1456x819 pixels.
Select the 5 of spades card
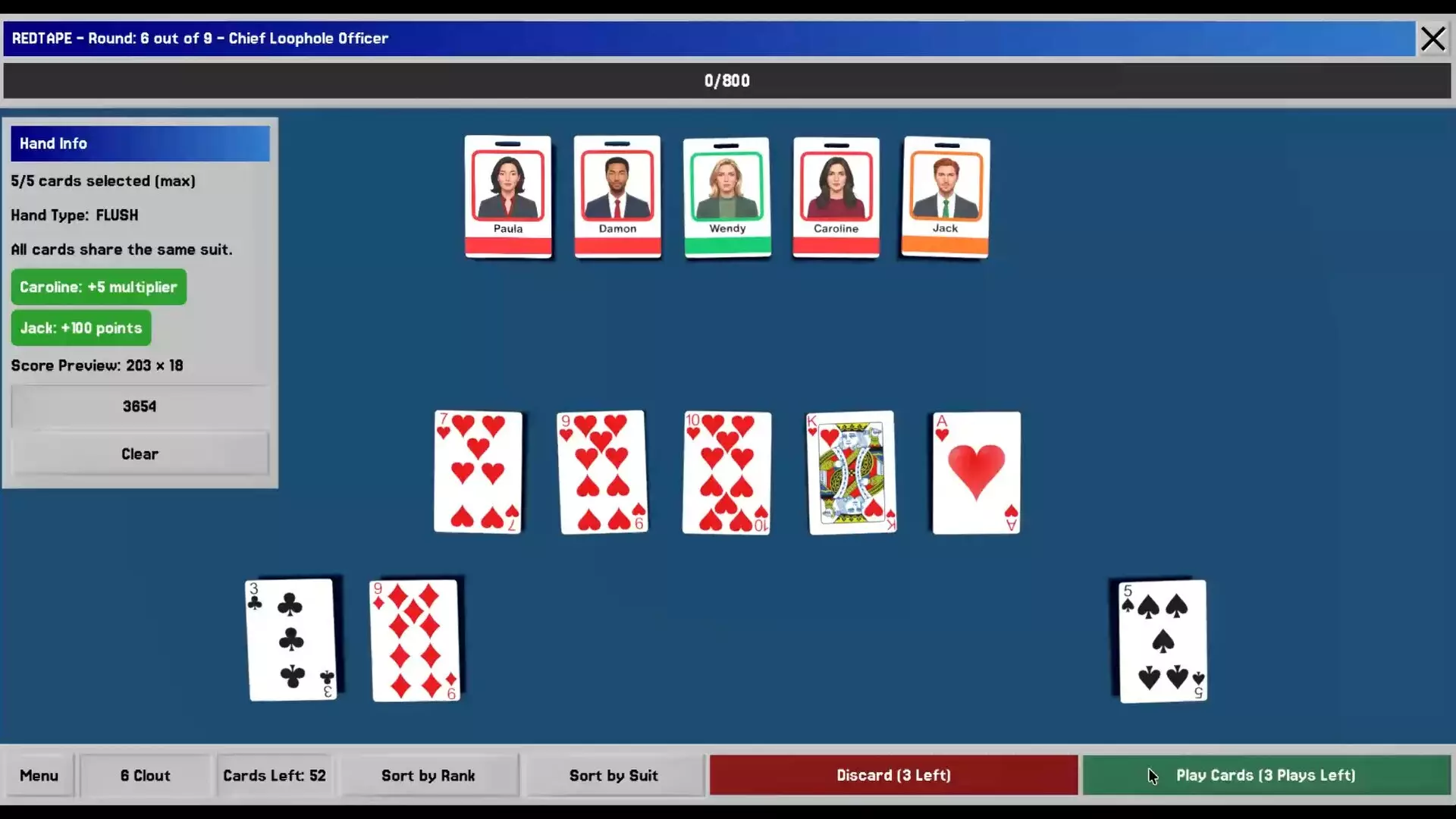[1163, 641]
